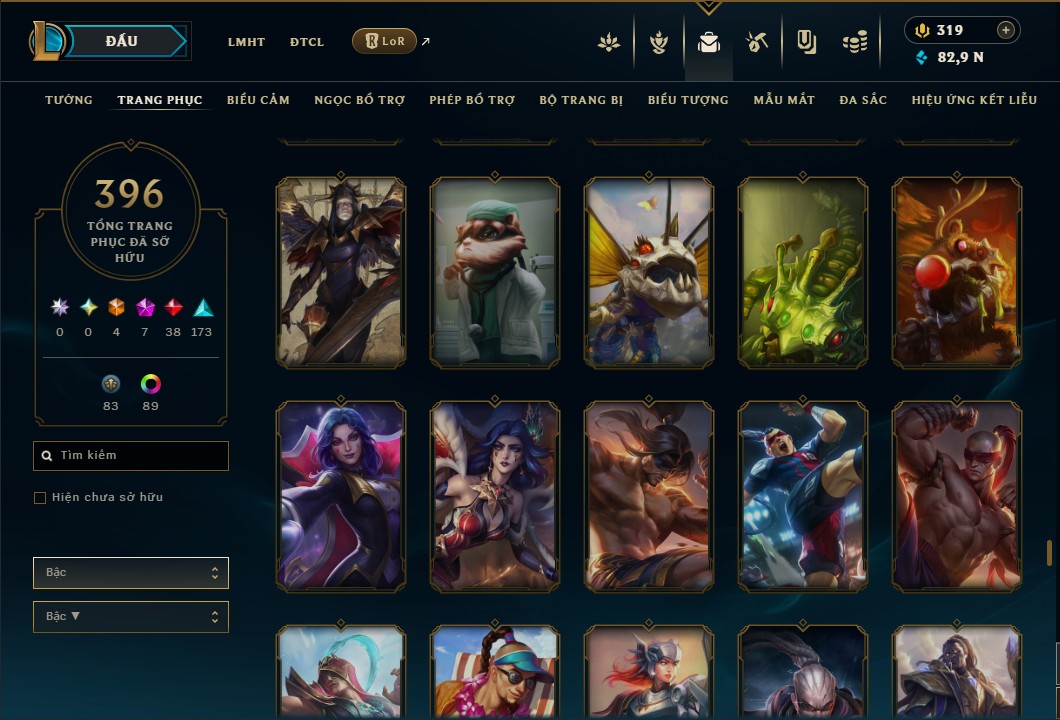Select the PHÉP BỔ TRỢ tab
Screen dimensions: 1060x720
click(x=472, y=100)
